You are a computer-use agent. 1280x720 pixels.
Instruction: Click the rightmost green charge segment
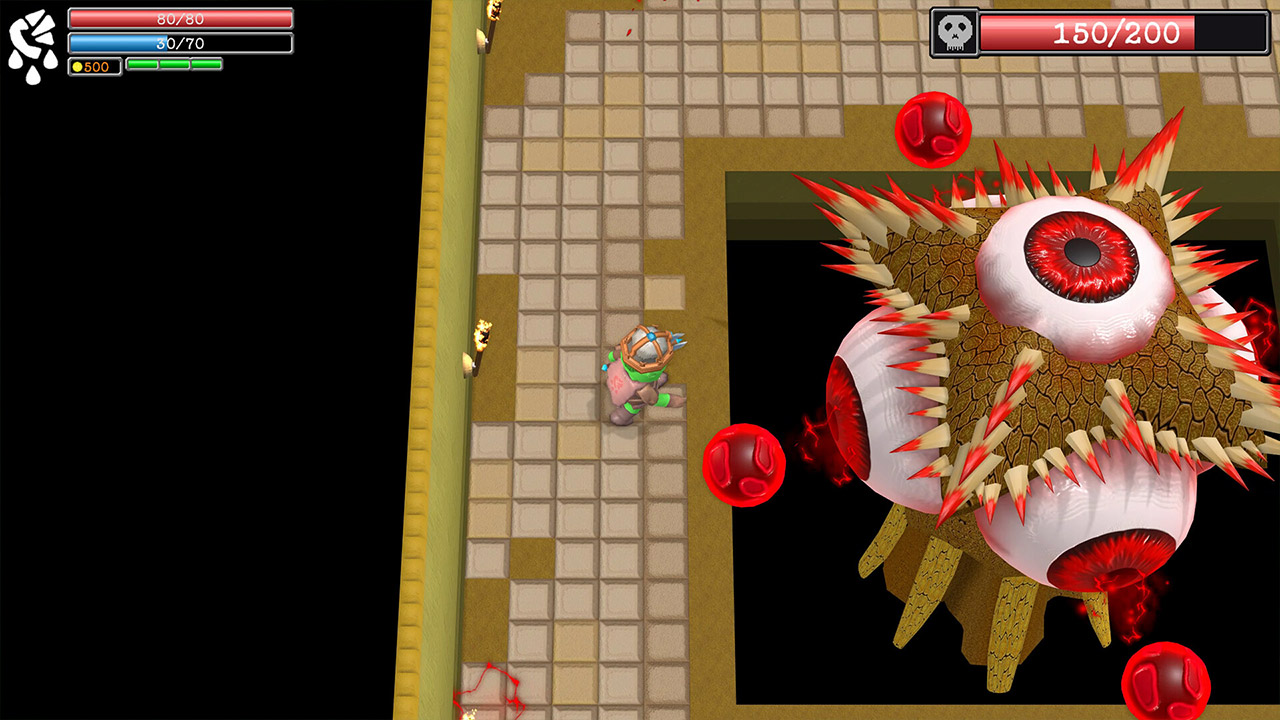click(x=205, y=64)
